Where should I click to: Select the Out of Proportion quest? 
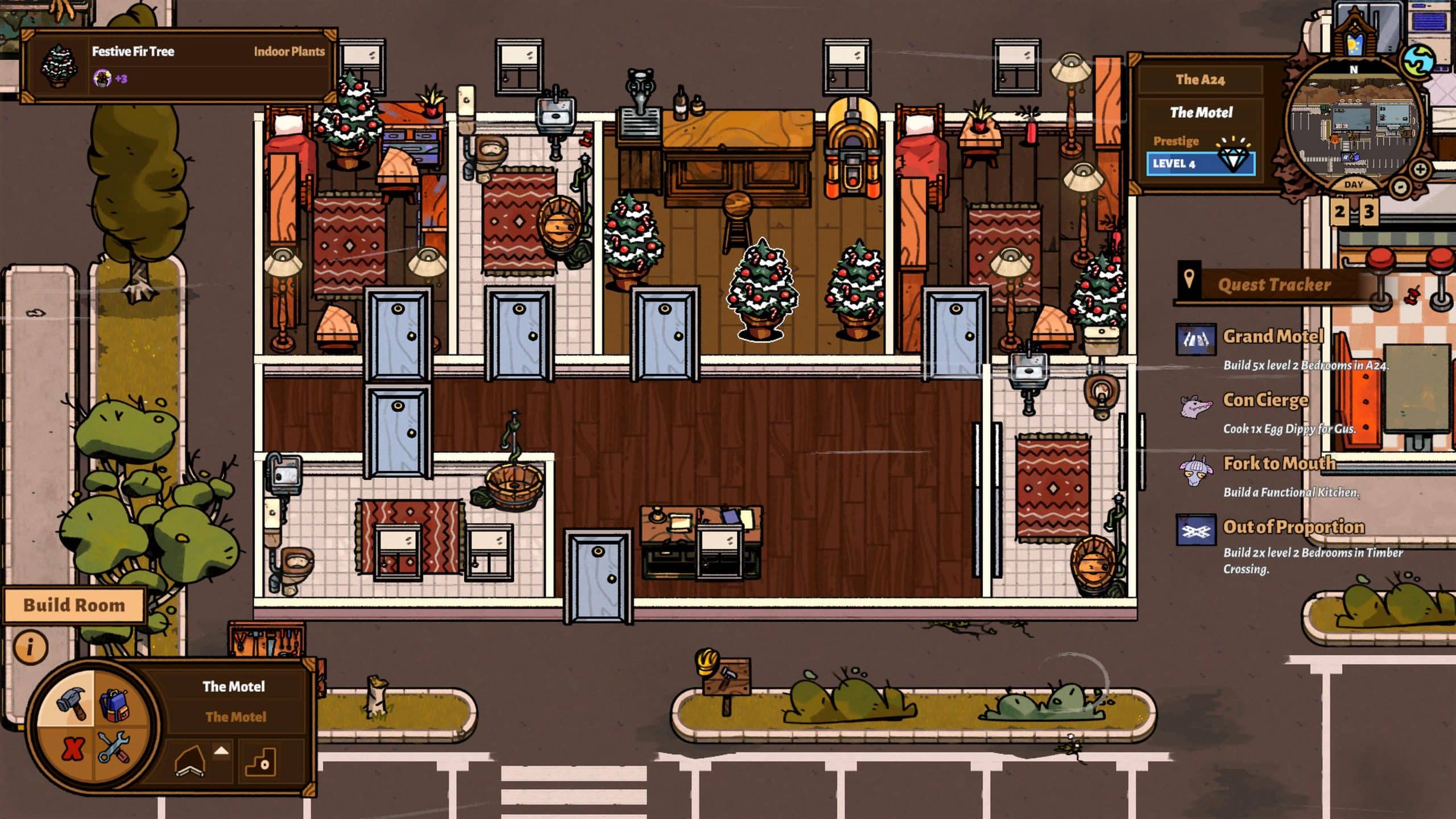1293,527
